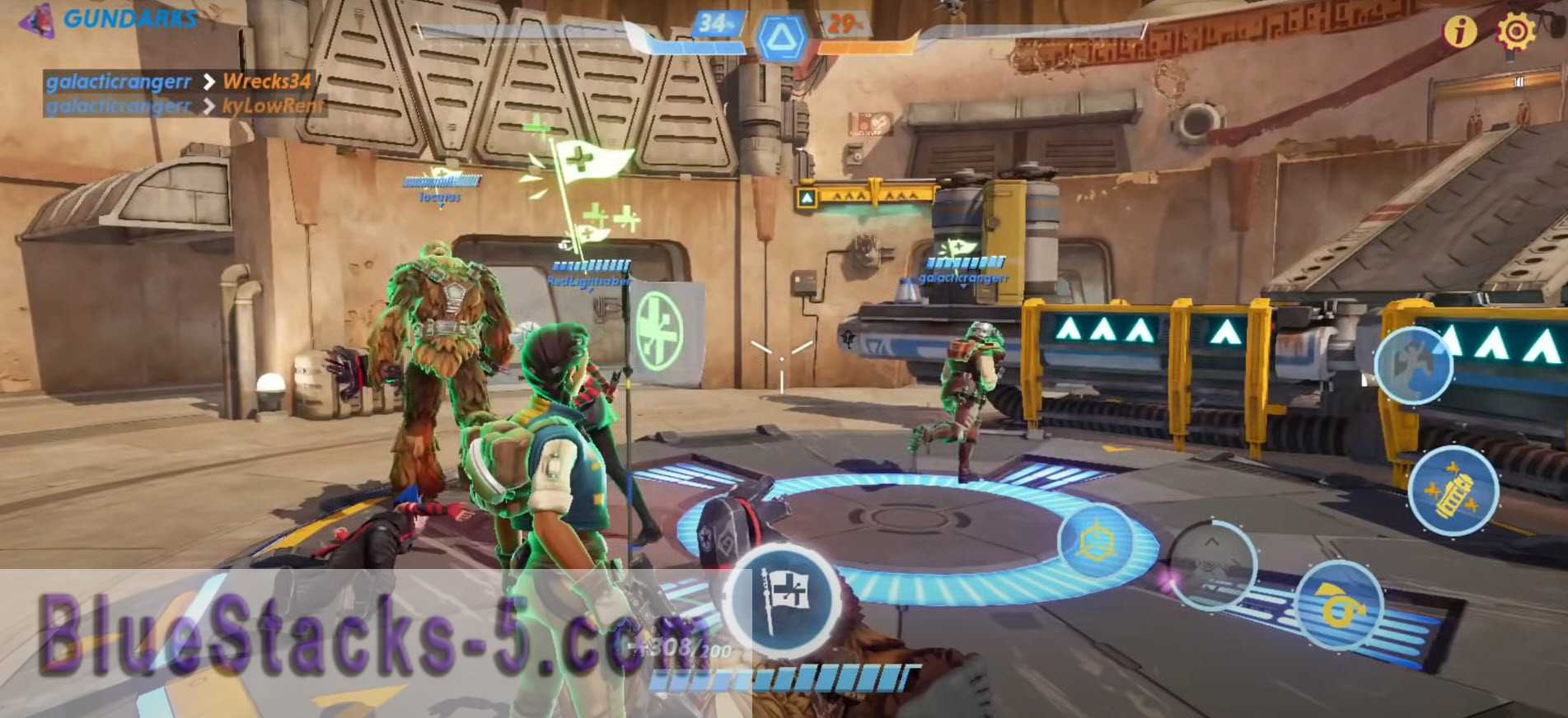This screenshot has width=1568, height=718.
Task: Open the yellow info button
Action: [1459, 31]
